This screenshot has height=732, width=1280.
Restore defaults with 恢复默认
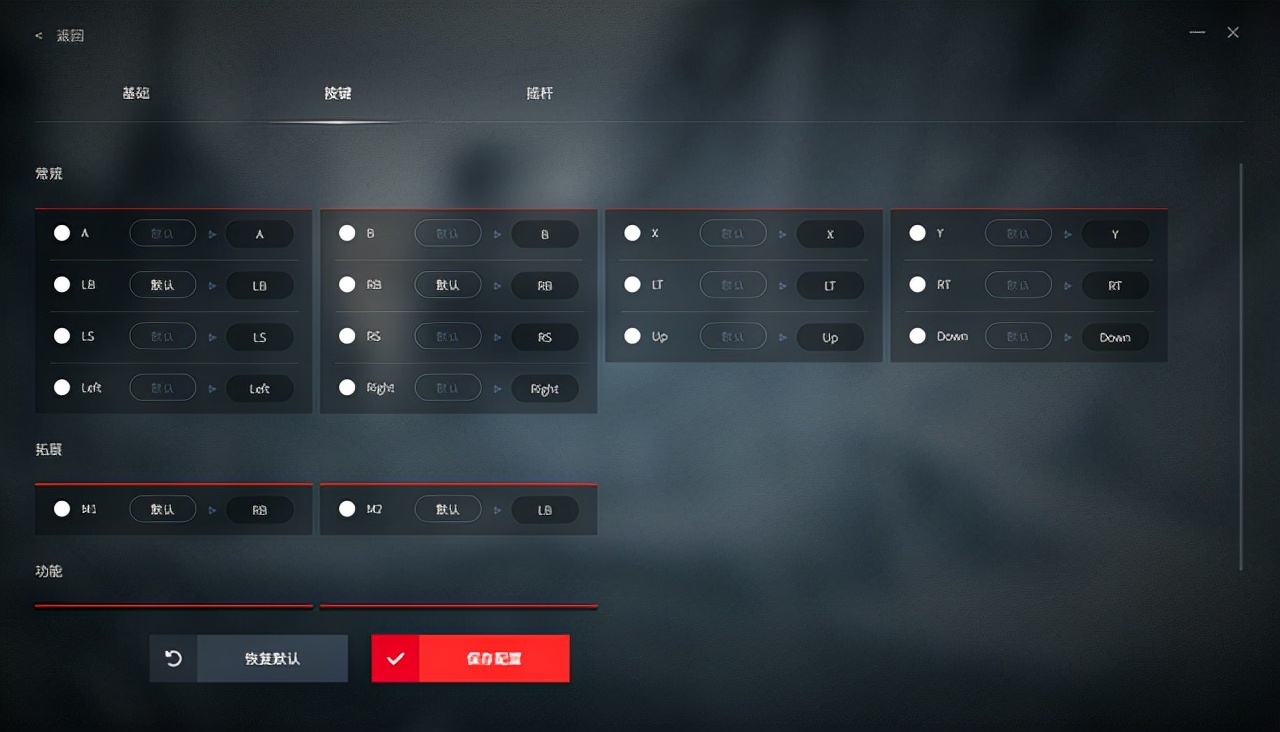[249, 659]
